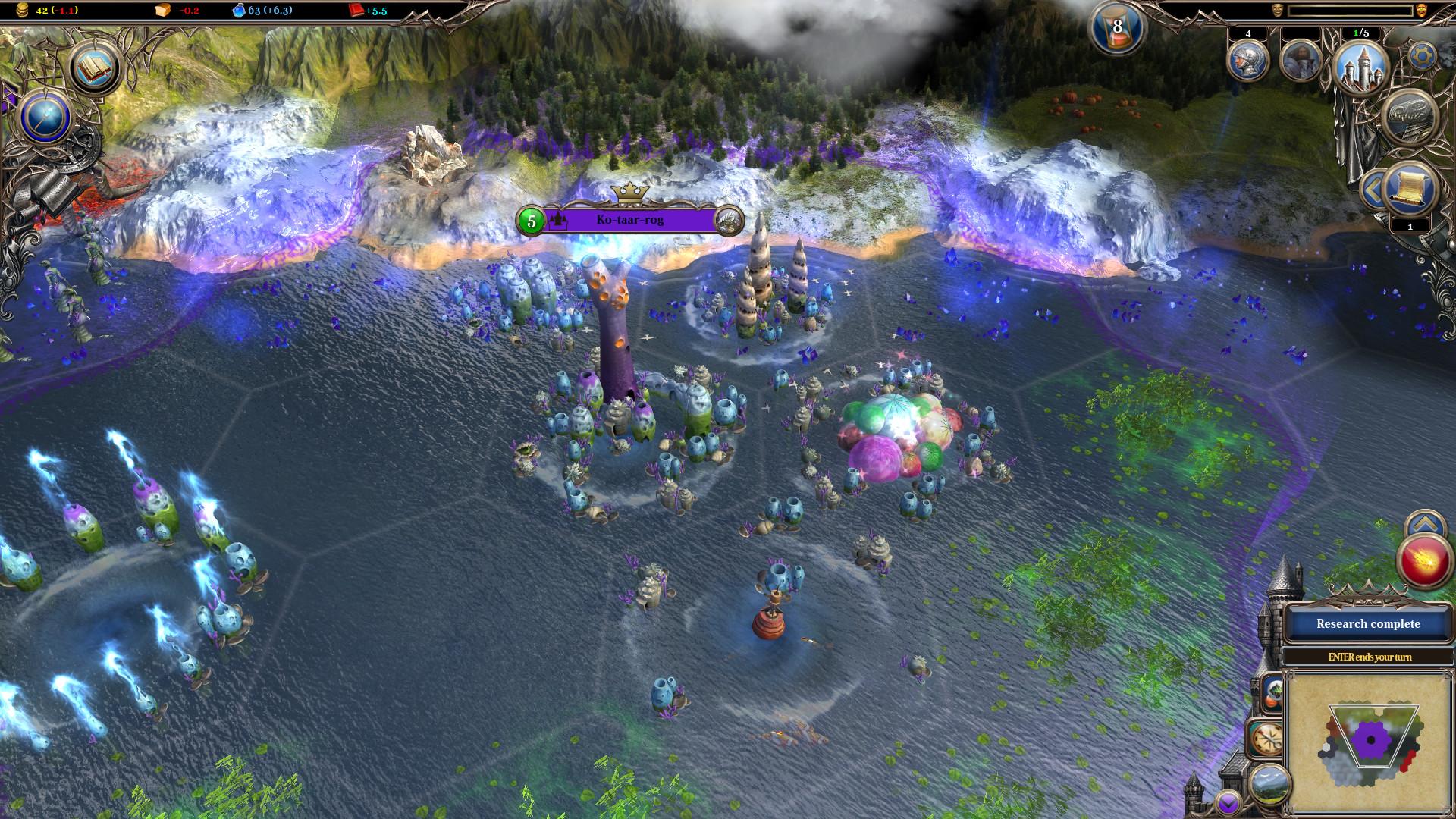Open the game settings gear
The image size is (1456, 819).
[x=1422, y=55]
